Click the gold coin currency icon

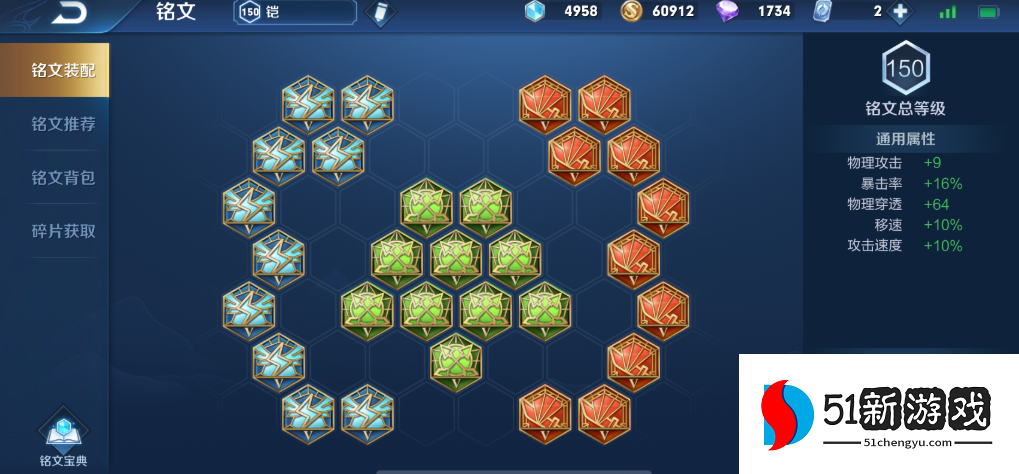point(631,12)
